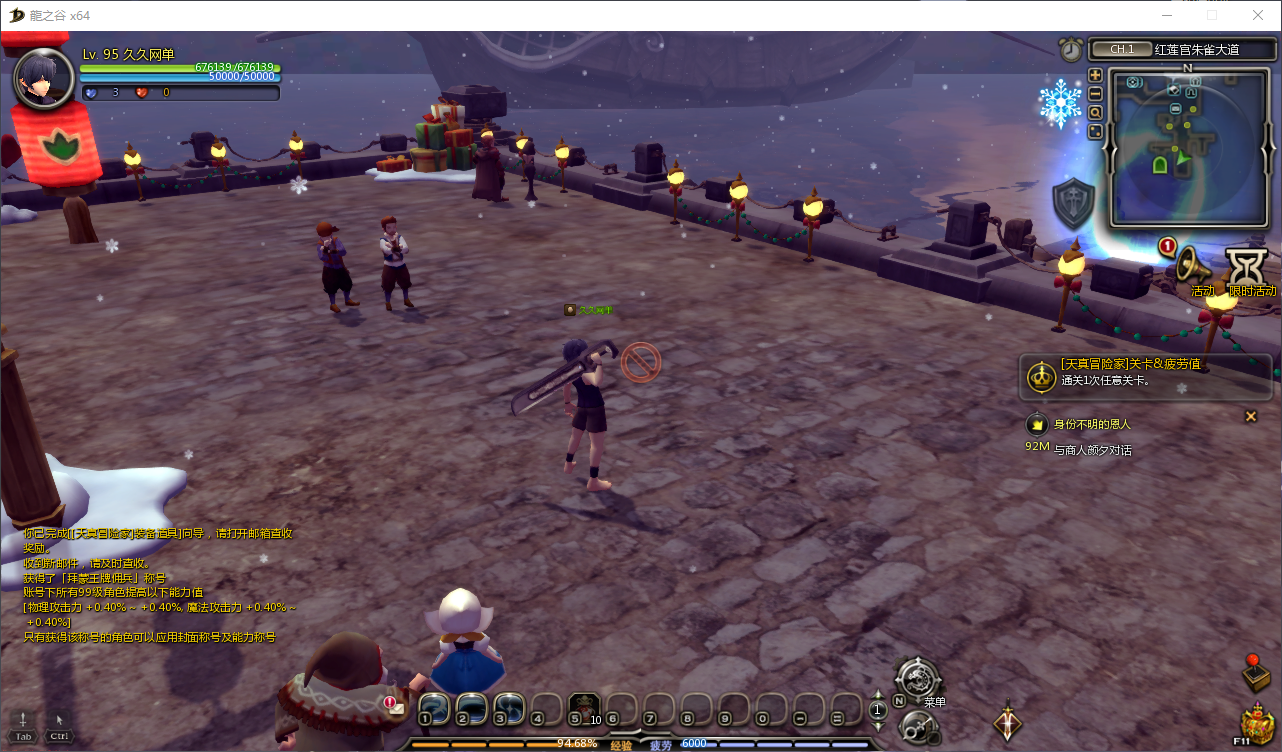Image resolution: width=1282 pixels, height=752 pixels.
Task: Close the quest tracker with the X
Action: [1250, 416]
